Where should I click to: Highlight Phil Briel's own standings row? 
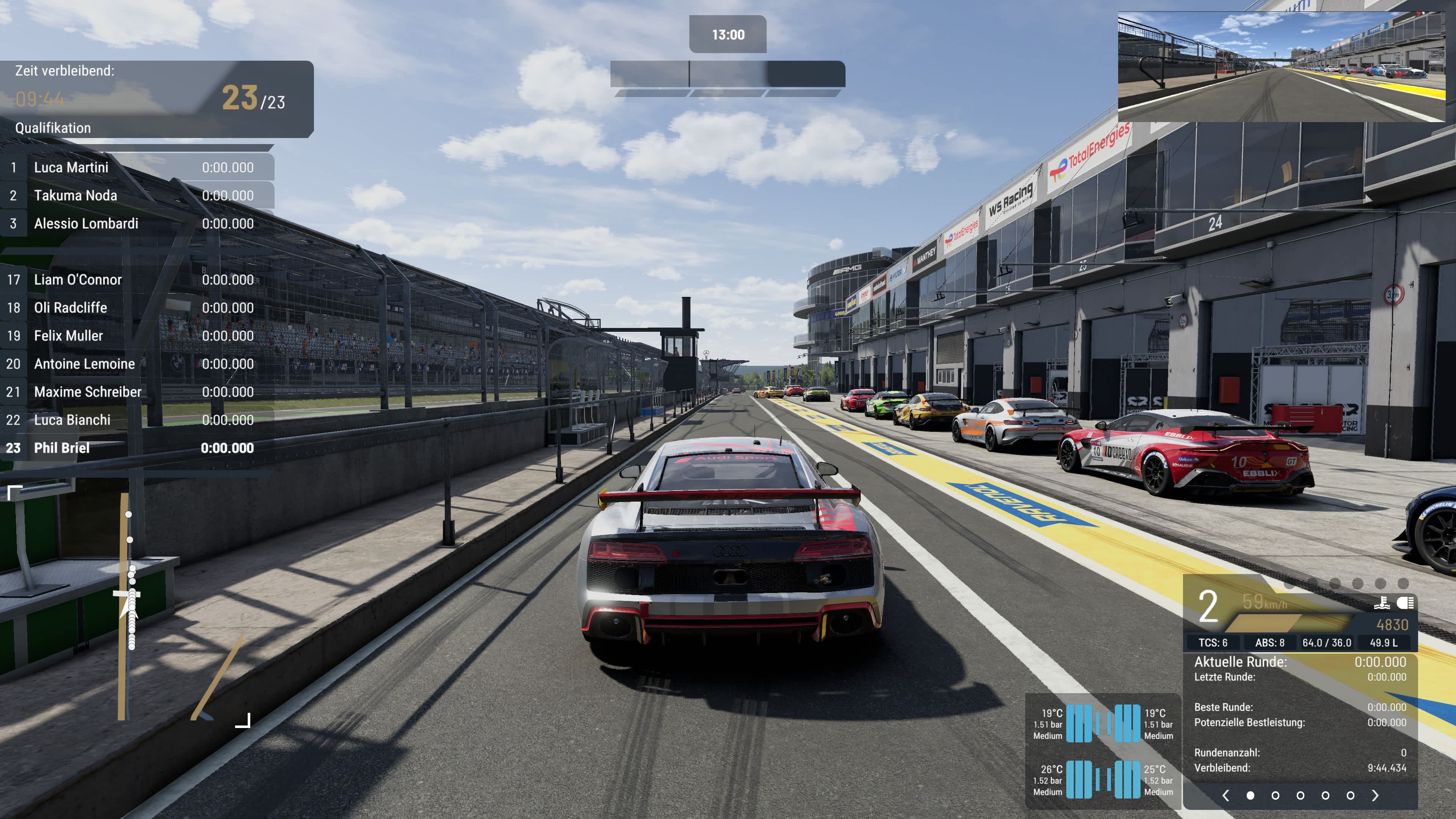[x=136, y=448]
